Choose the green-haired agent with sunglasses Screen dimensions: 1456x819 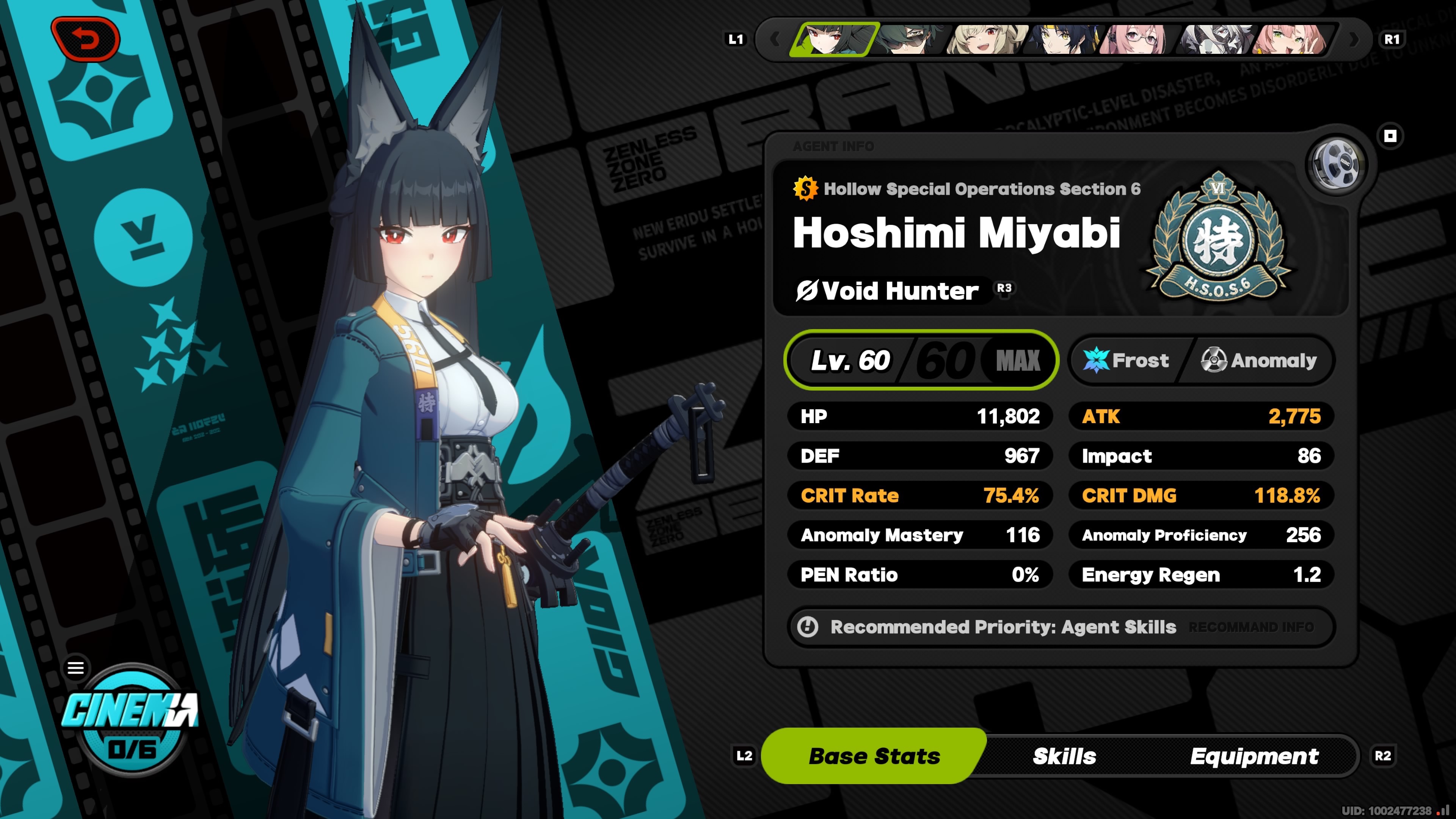(910, 39)
